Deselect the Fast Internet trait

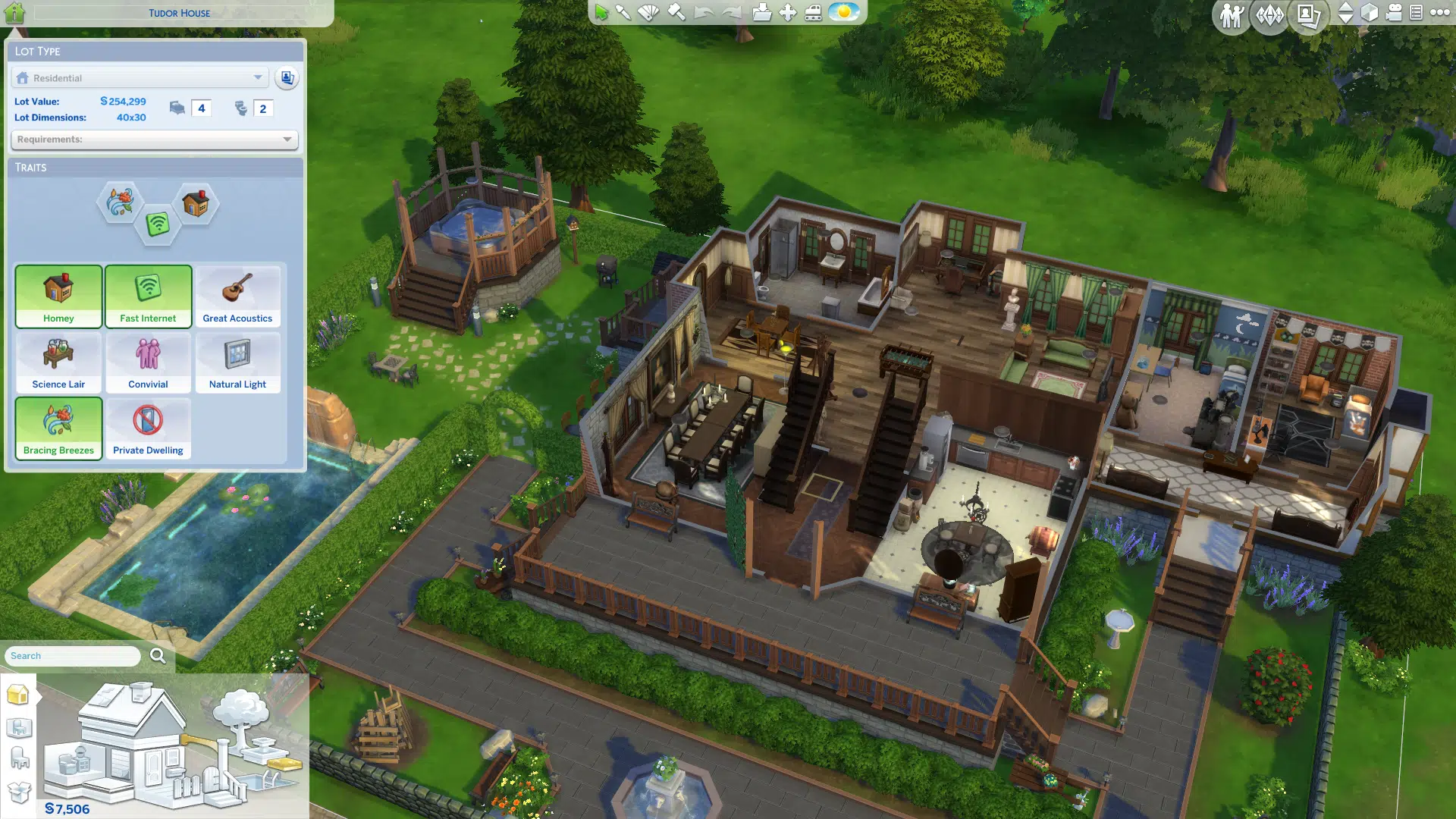(x=148, y=297)
